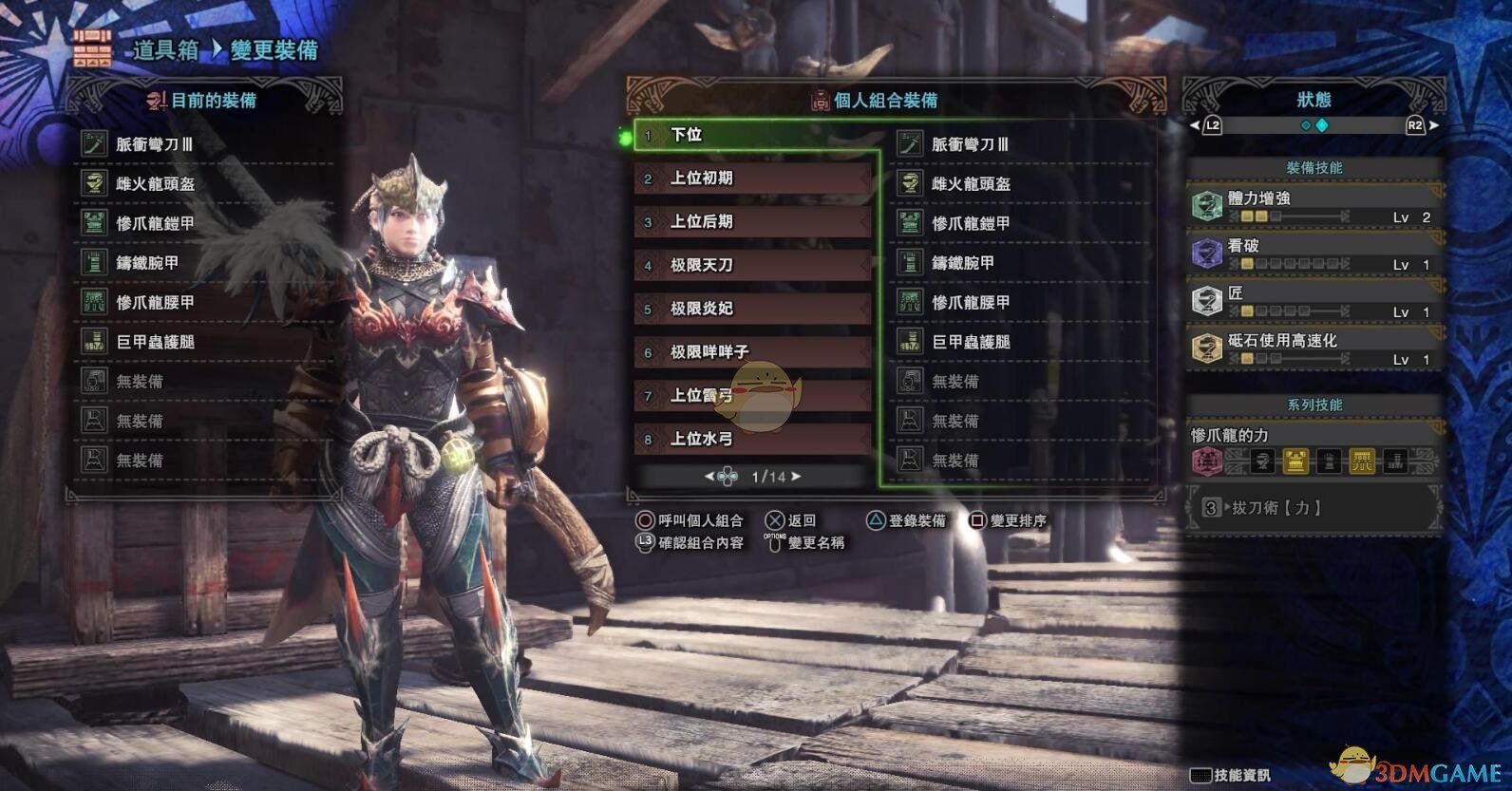
Task: Choose the 极限炎妃 loadout
Action: point(752,309)
